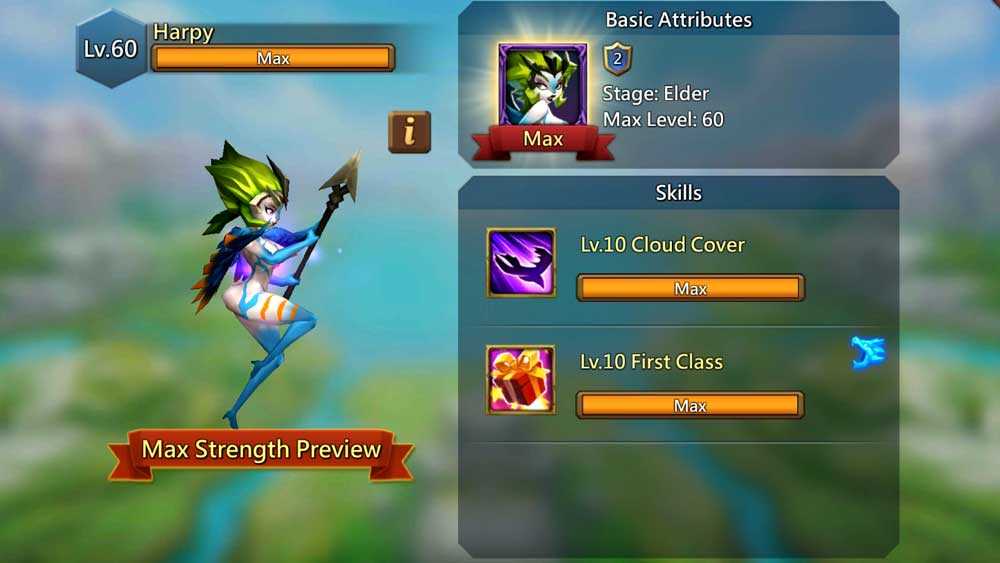Click the blue dragon emblem icon

[x=867, y=353]
